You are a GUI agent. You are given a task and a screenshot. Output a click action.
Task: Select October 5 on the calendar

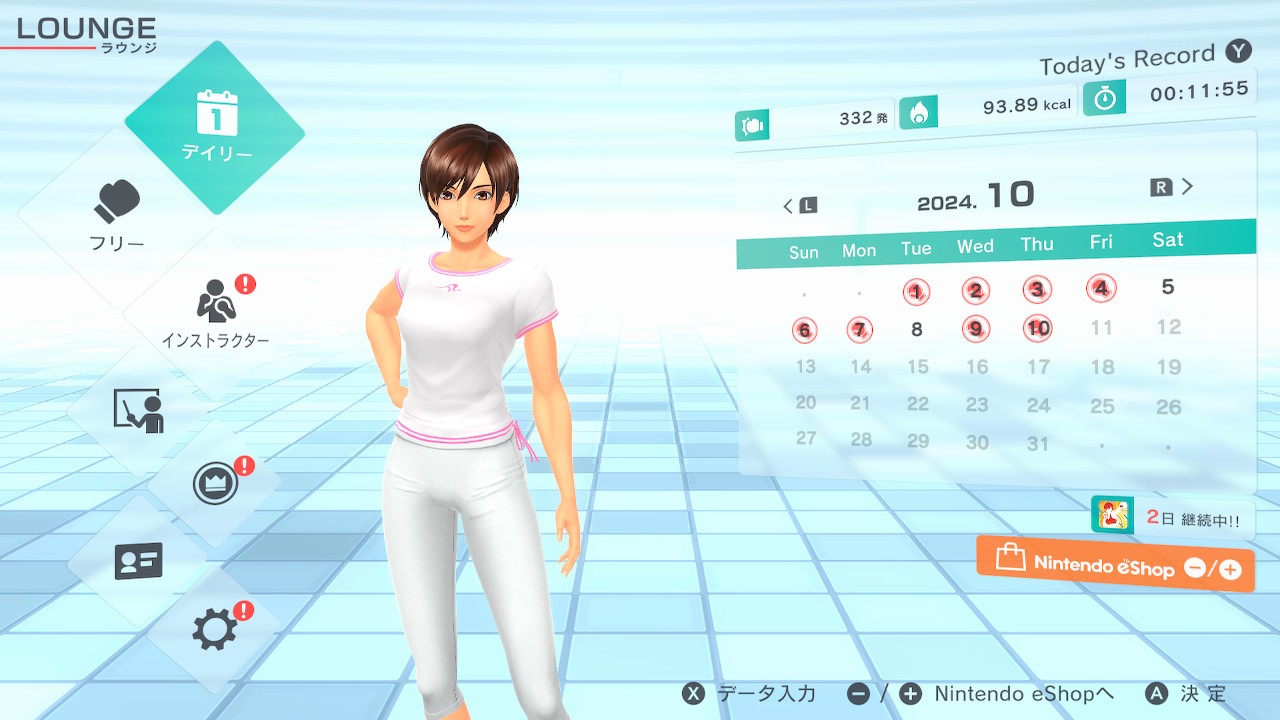coord(1167,287)
